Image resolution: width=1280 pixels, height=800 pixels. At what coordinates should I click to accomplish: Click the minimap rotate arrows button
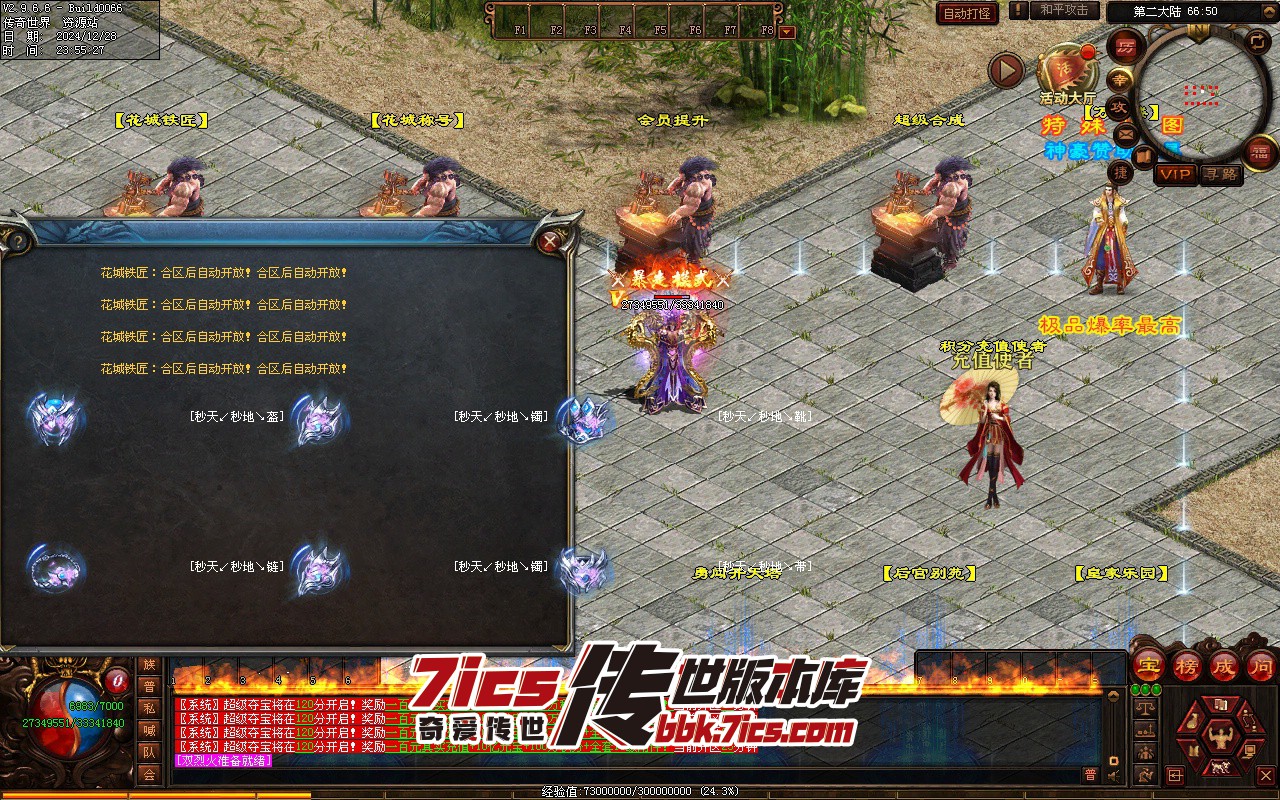1257,41
